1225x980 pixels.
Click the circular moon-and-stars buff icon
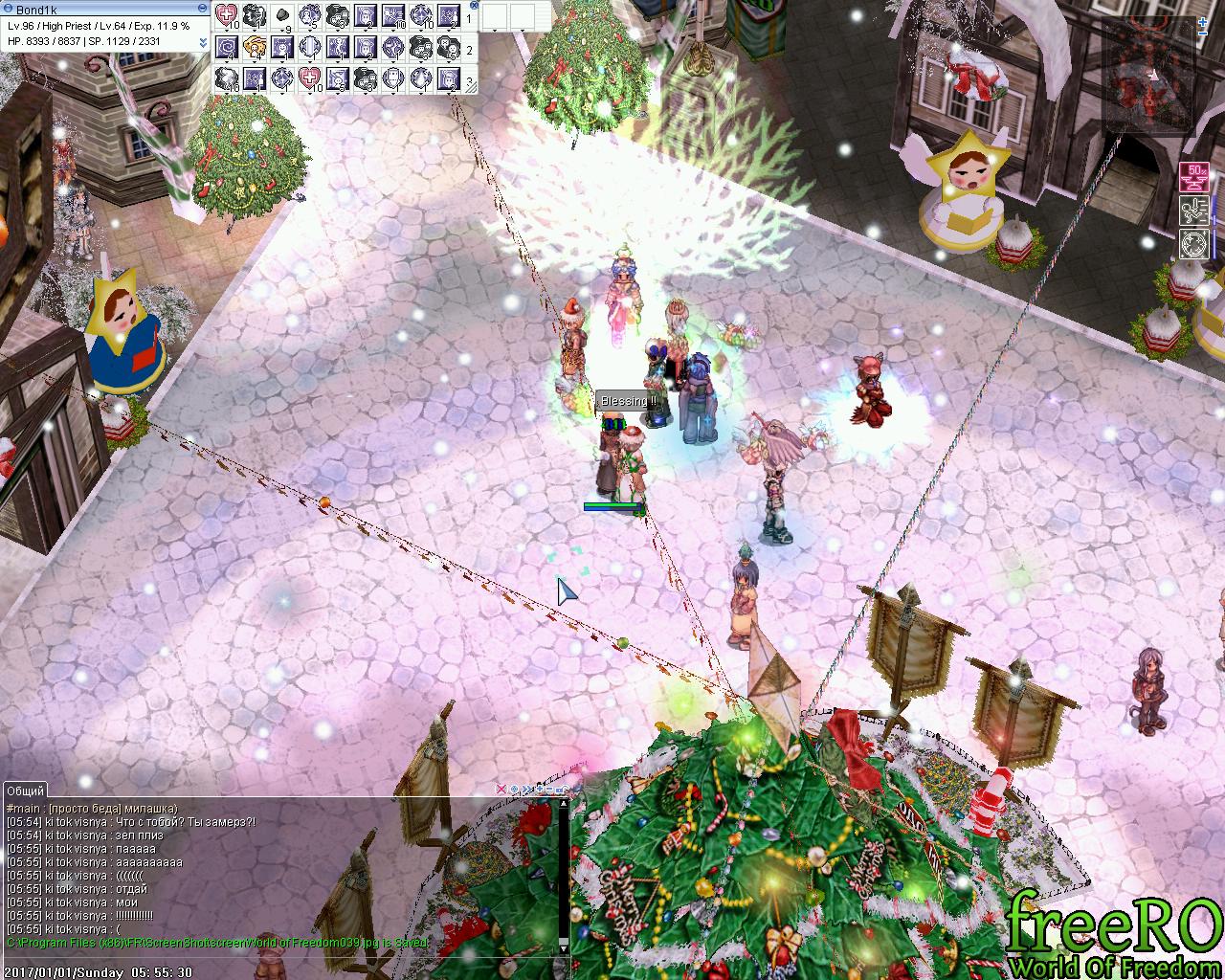pos(1195,242)
